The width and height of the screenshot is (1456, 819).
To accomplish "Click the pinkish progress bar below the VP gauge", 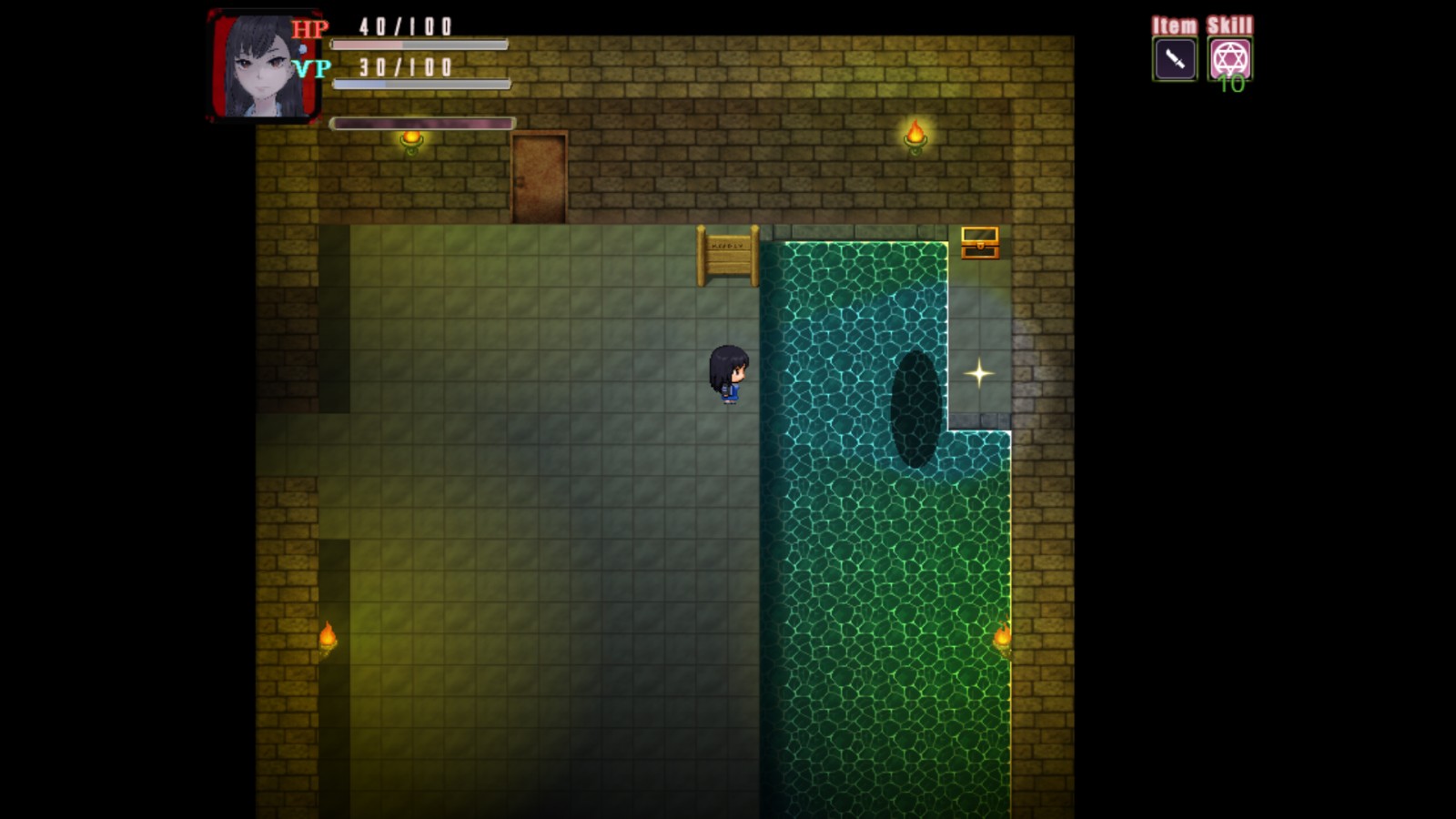I will tap(423, 122).
